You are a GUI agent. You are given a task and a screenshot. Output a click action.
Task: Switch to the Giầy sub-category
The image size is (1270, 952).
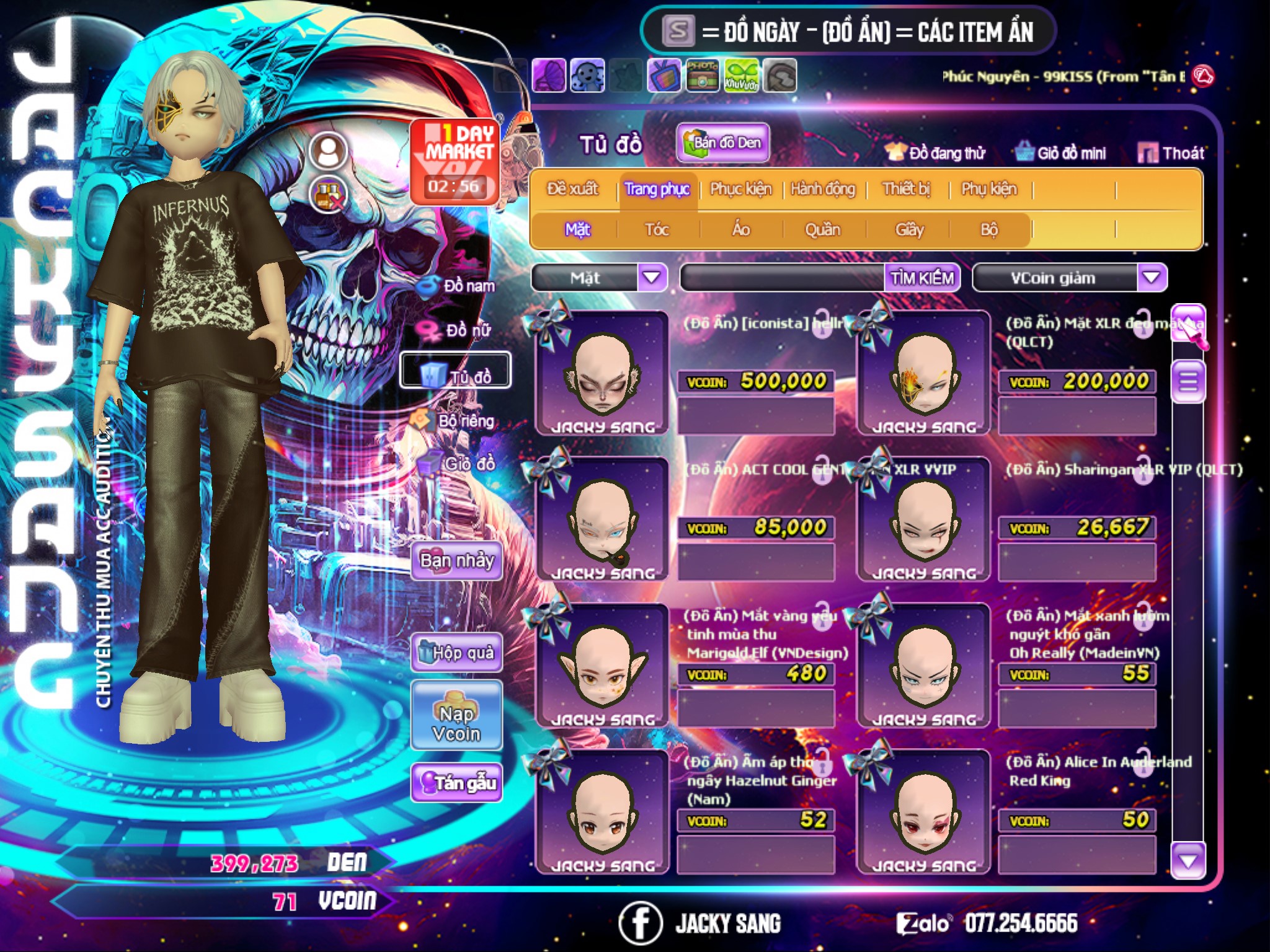coord(909,230)
